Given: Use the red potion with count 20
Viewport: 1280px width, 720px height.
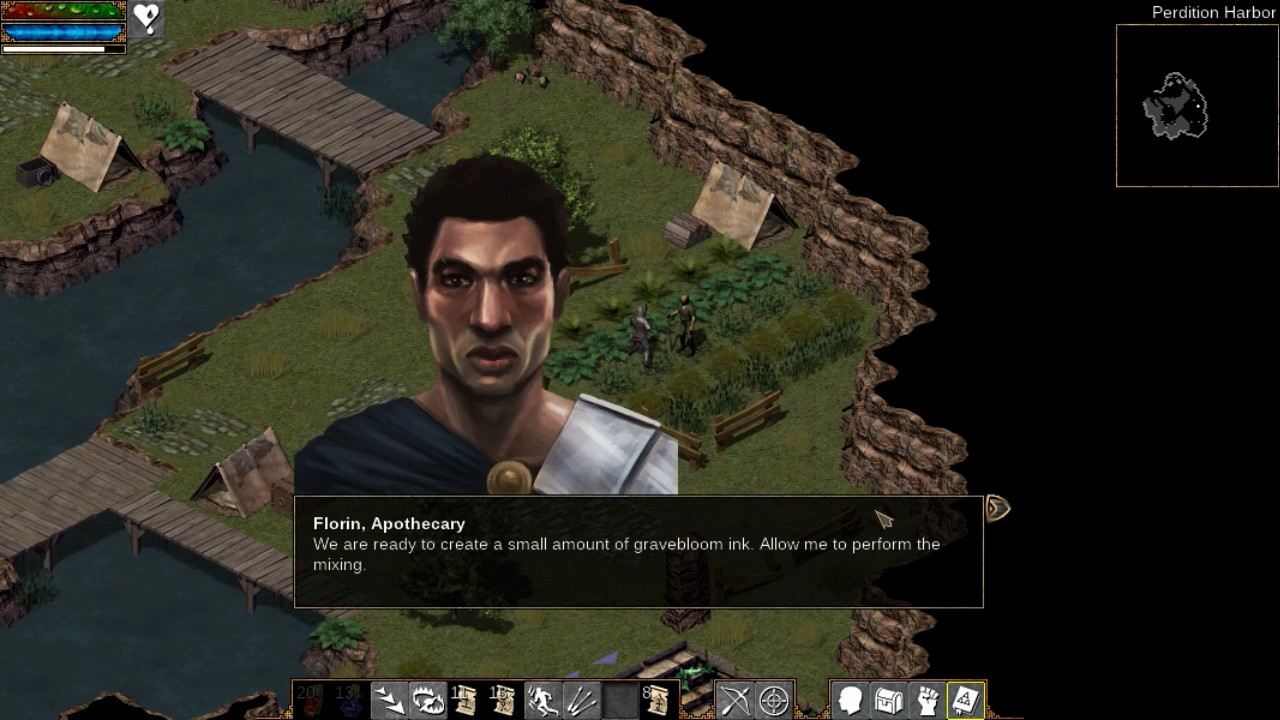Looking at the screenshot, I should click(x=311, y=700).
